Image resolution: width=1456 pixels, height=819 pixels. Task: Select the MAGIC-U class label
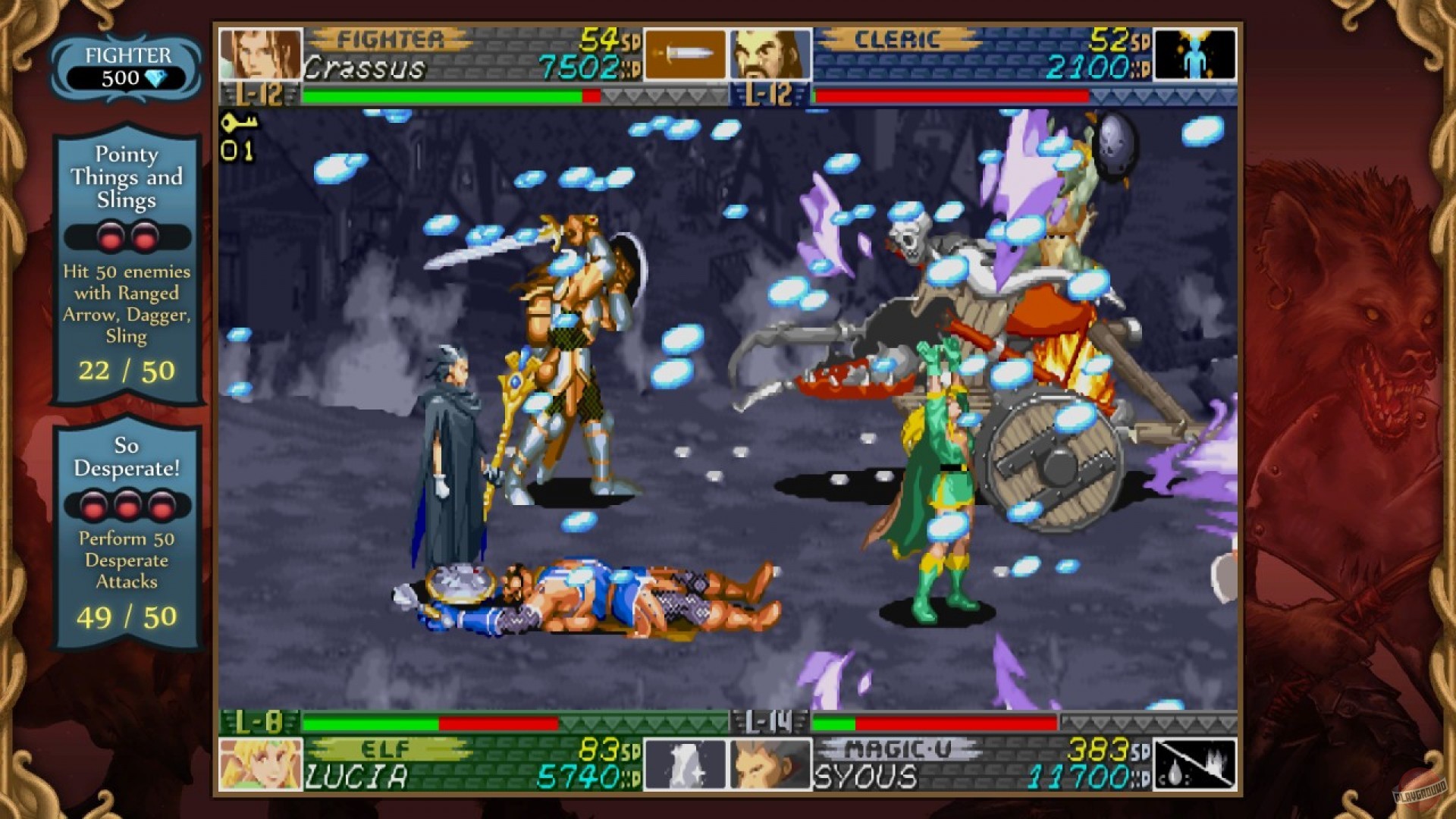coord(897,748)
